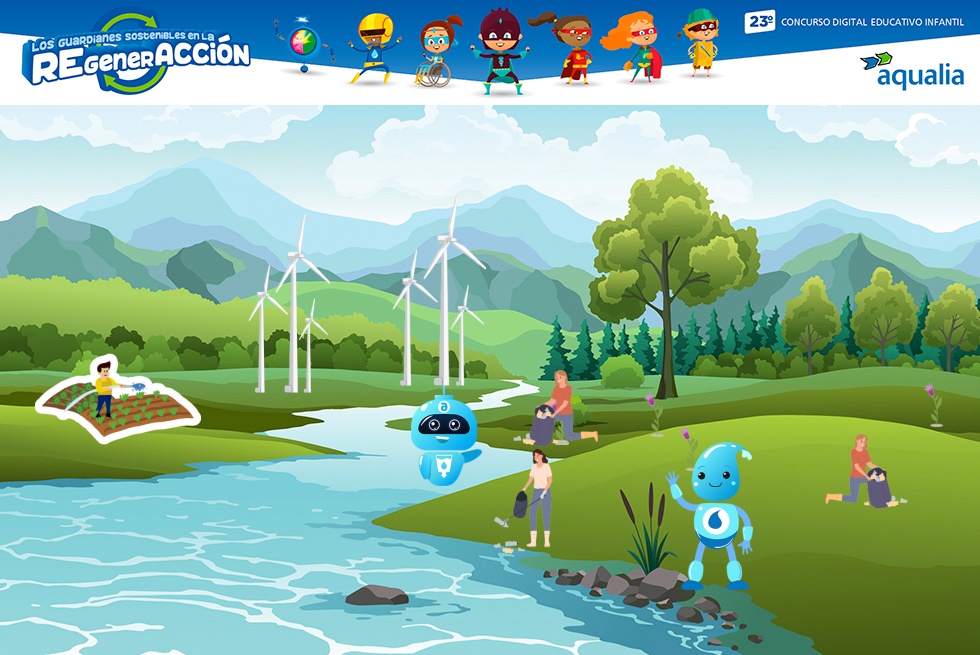This screenshot has height=655, width=980.
Task: Open the aqualia logo link
Action: 911,70
